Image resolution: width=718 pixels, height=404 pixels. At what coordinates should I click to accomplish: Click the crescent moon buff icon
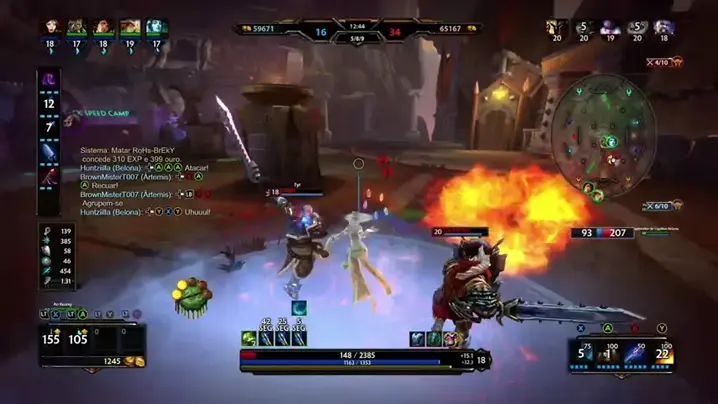298,308
